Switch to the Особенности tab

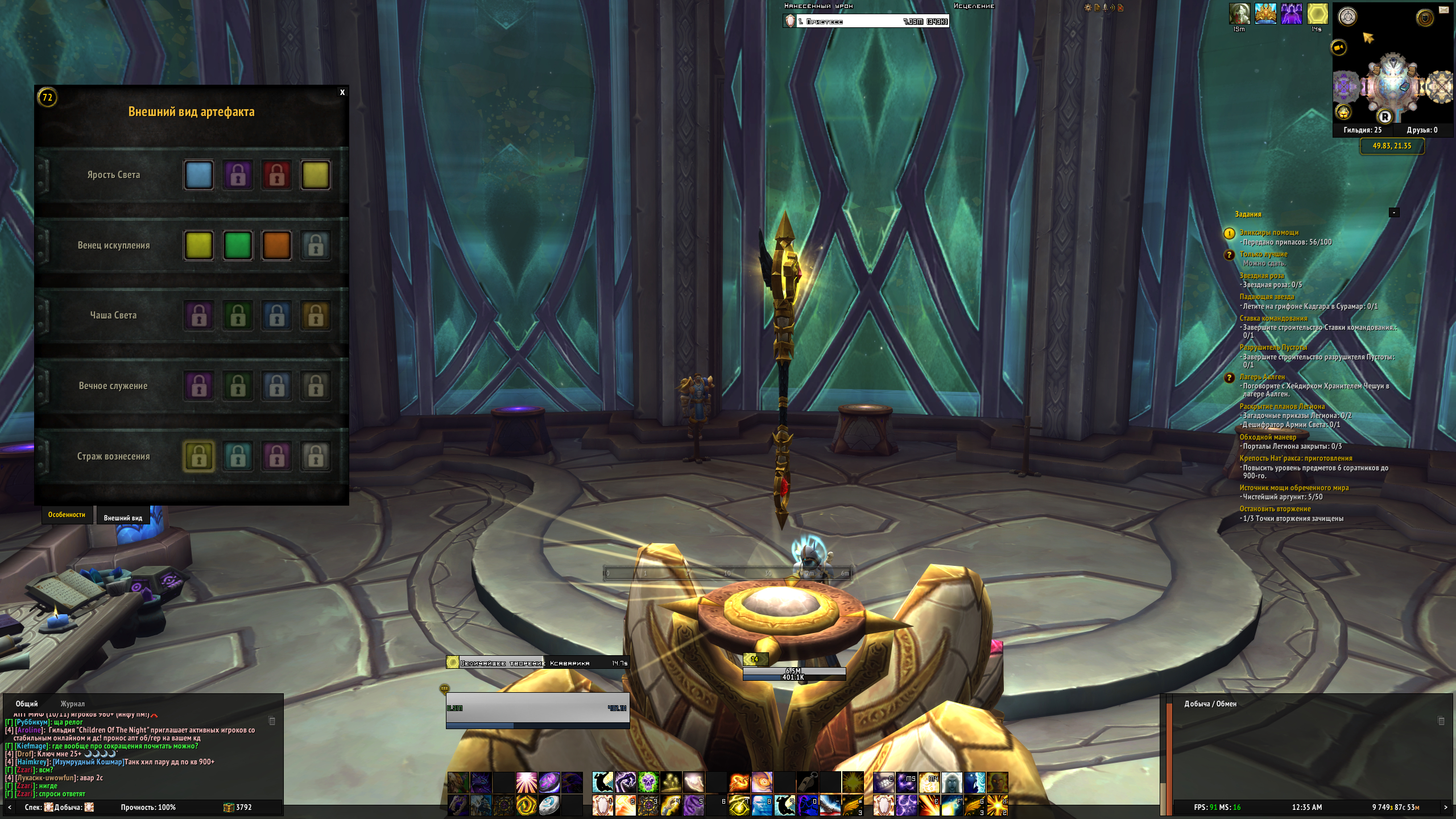[67, 515]
